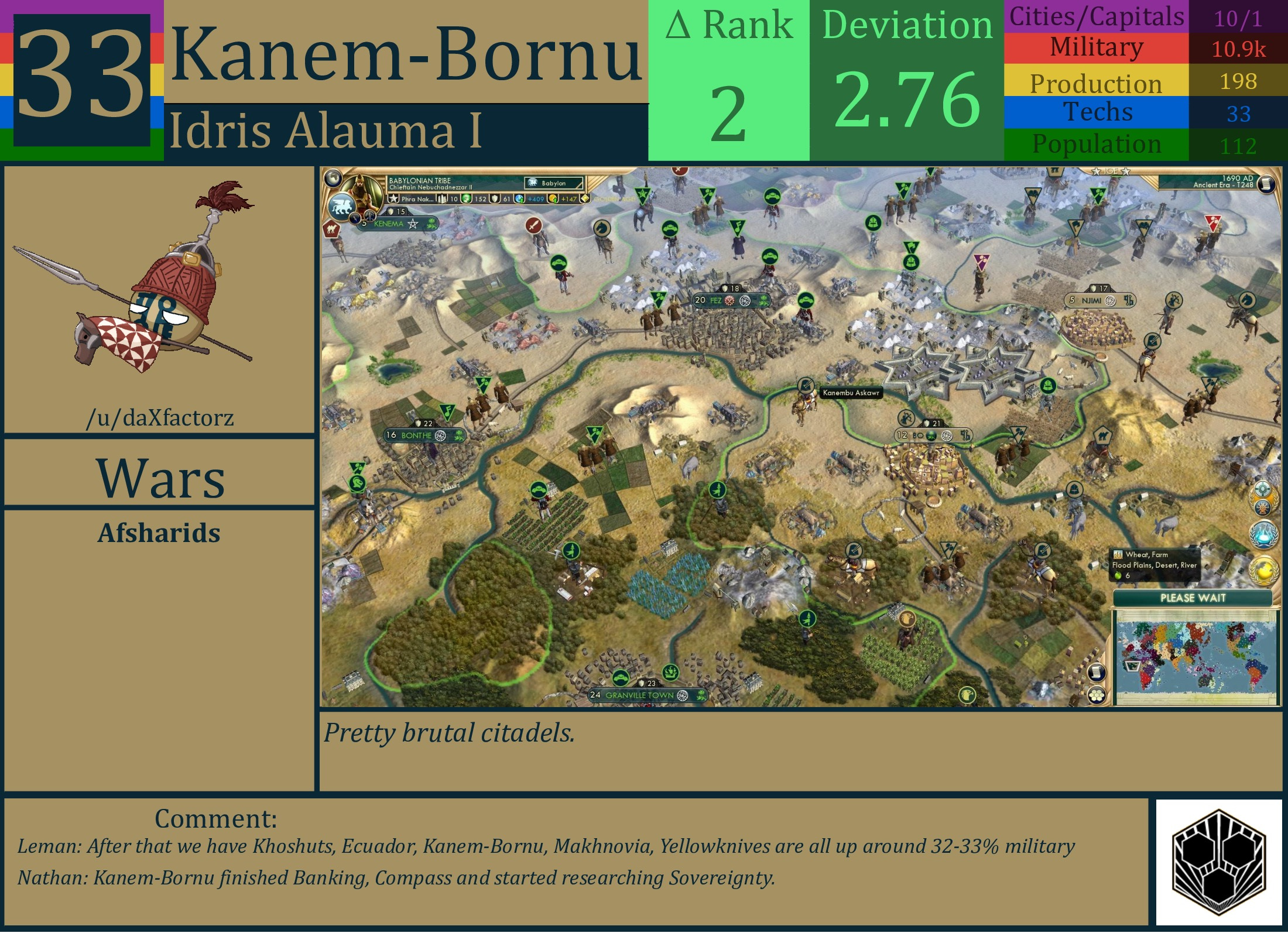Image resolution: width=1288 pixels, height=933 pixels.
Task: Expand Fez city's production selector icon
Action: (x=765, y=301)
